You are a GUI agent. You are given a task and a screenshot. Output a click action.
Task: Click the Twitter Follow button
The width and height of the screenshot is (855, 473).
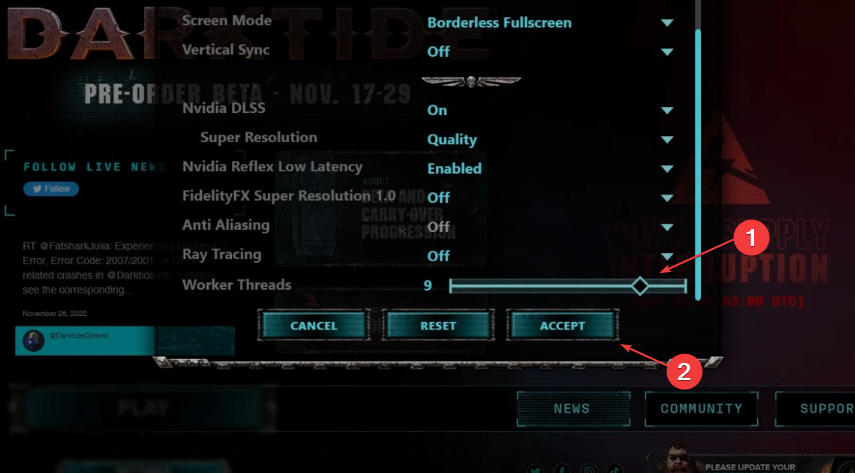point(51,188)
